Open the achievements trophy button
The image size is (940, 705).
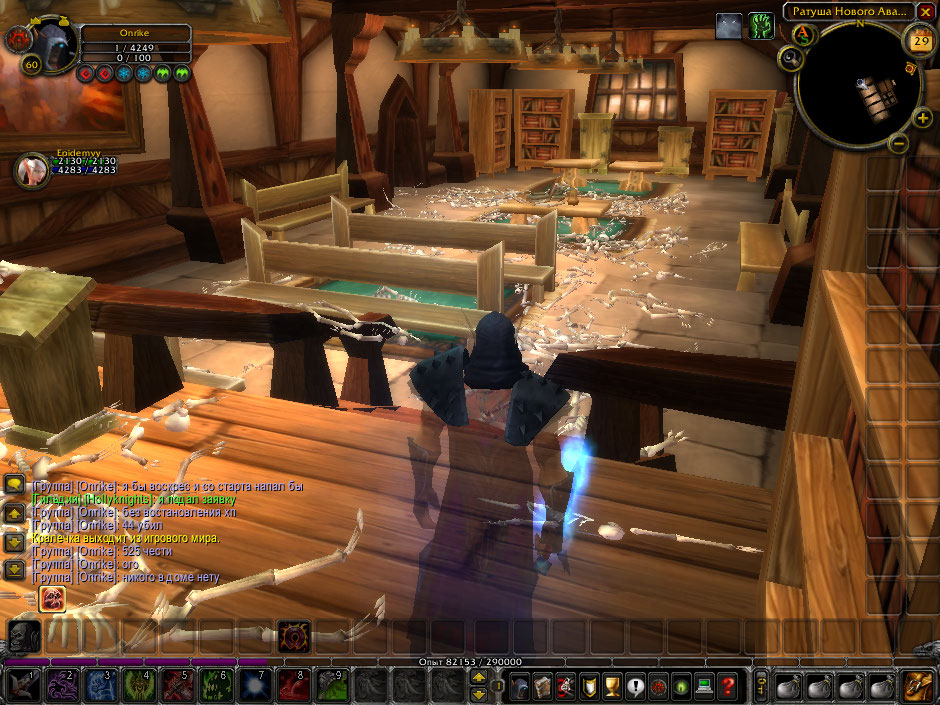pyautogui.click(x=609, y=686)
